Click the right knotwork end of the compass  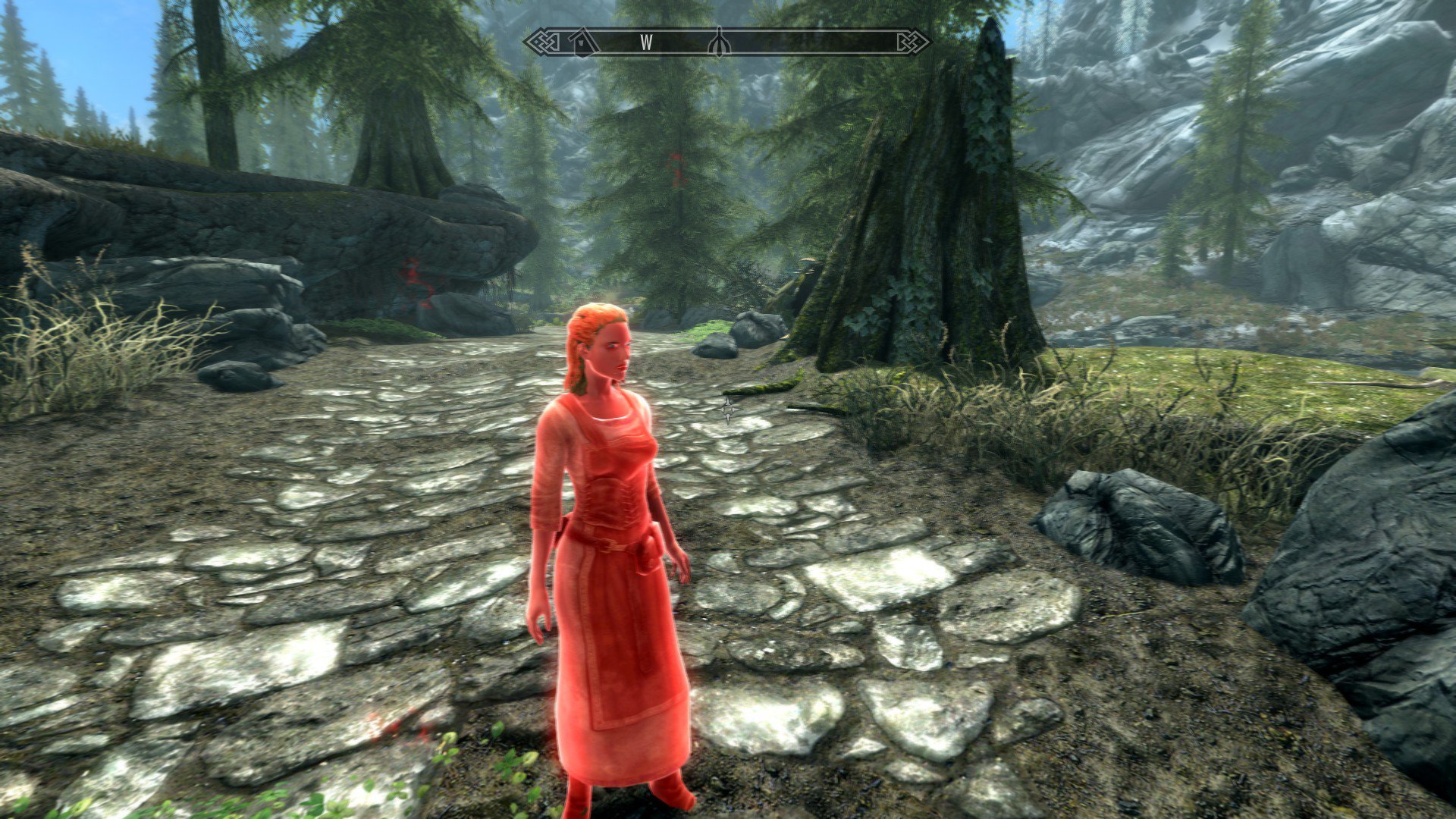(x=914, y=41)
